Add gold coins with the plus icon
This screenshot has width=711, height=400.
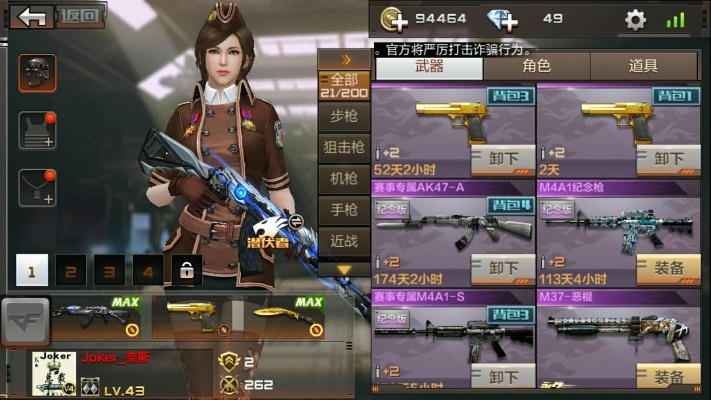tap(394, 19)
